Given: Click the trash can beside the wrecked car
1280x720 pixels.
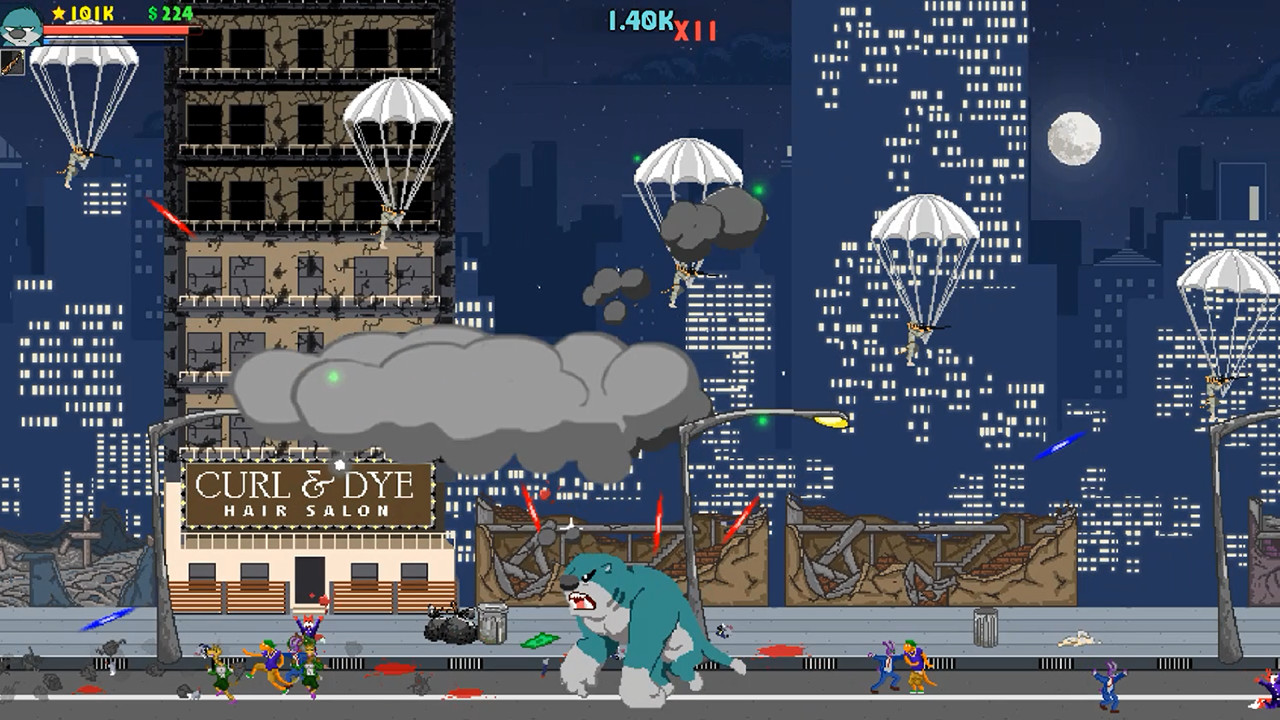Looking at the screenshot, I should (491, 624).
